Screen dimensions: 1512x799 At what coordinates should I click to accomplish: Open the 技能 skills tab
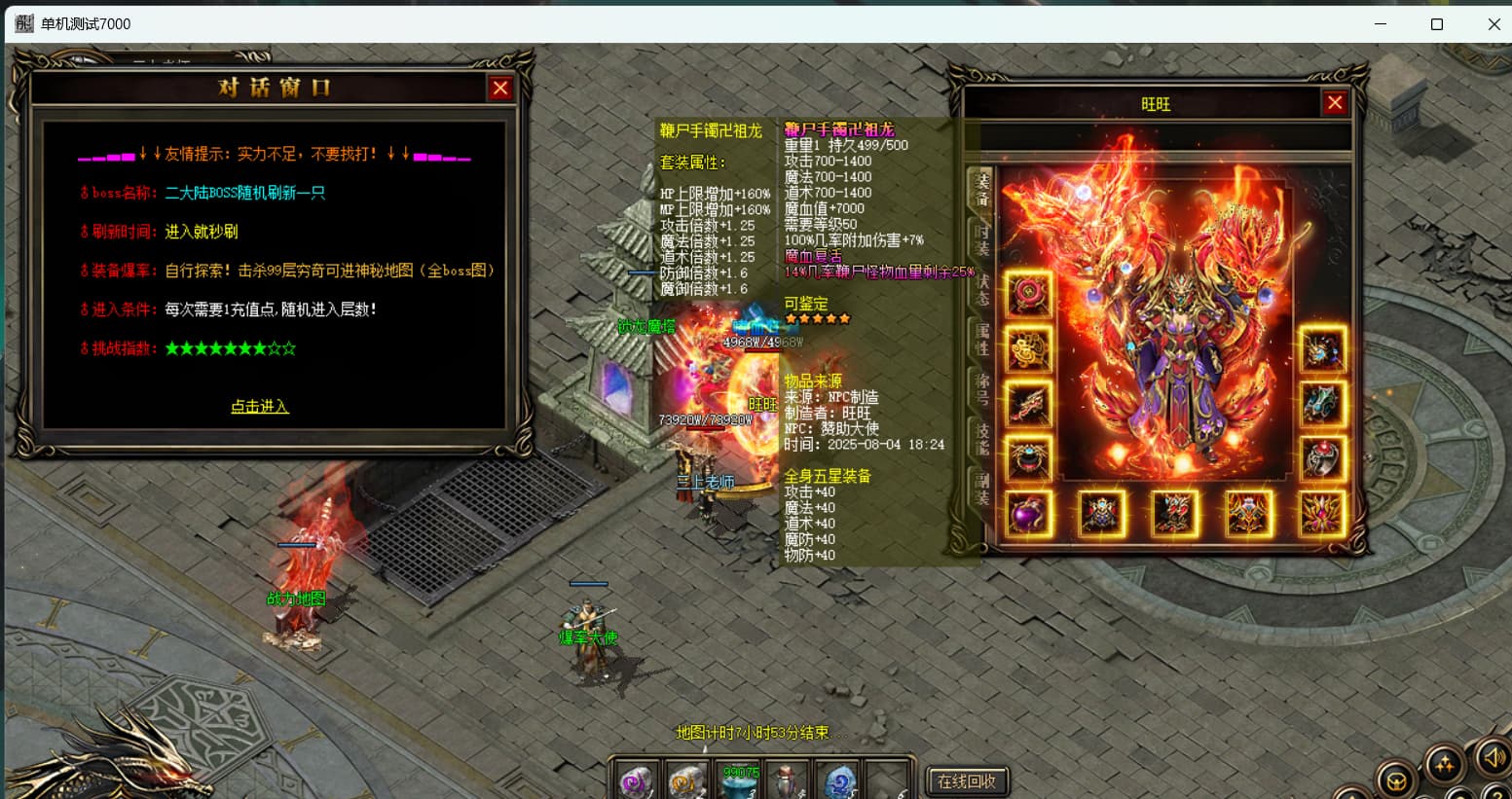point(981,439)
